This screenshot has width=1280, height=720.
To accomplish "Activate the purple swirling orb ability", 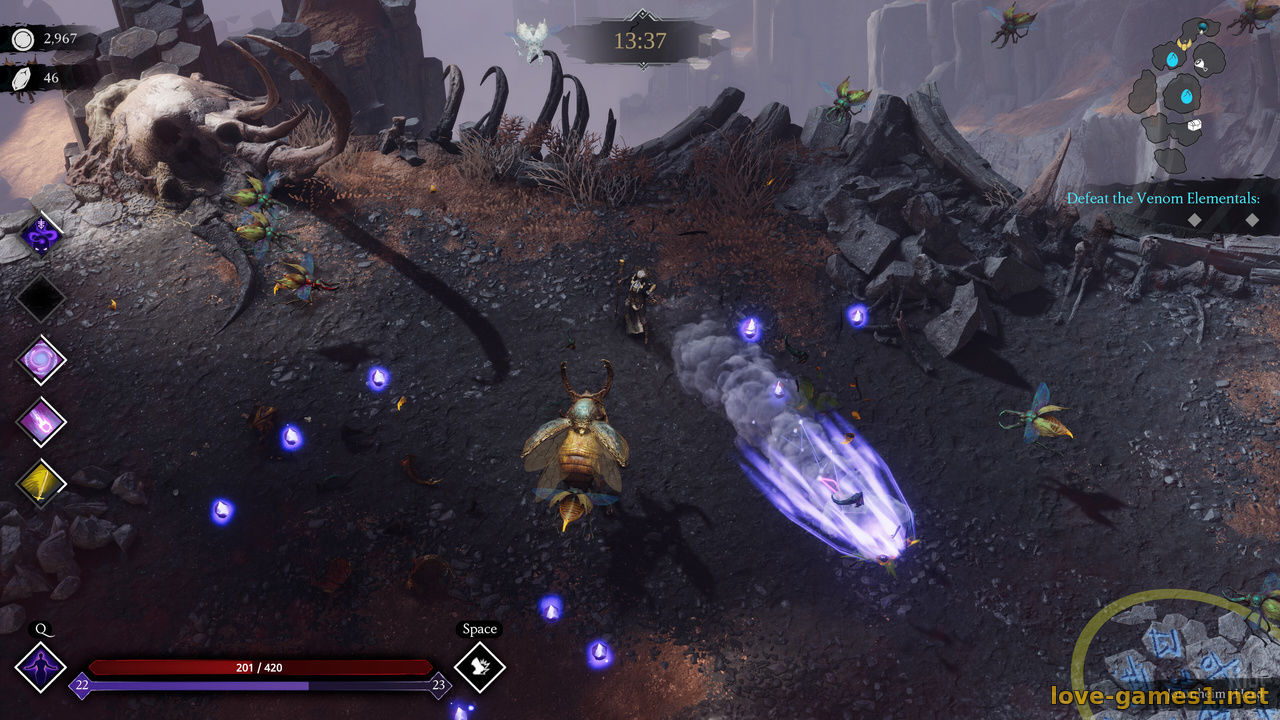I will (x=41, y=359).
